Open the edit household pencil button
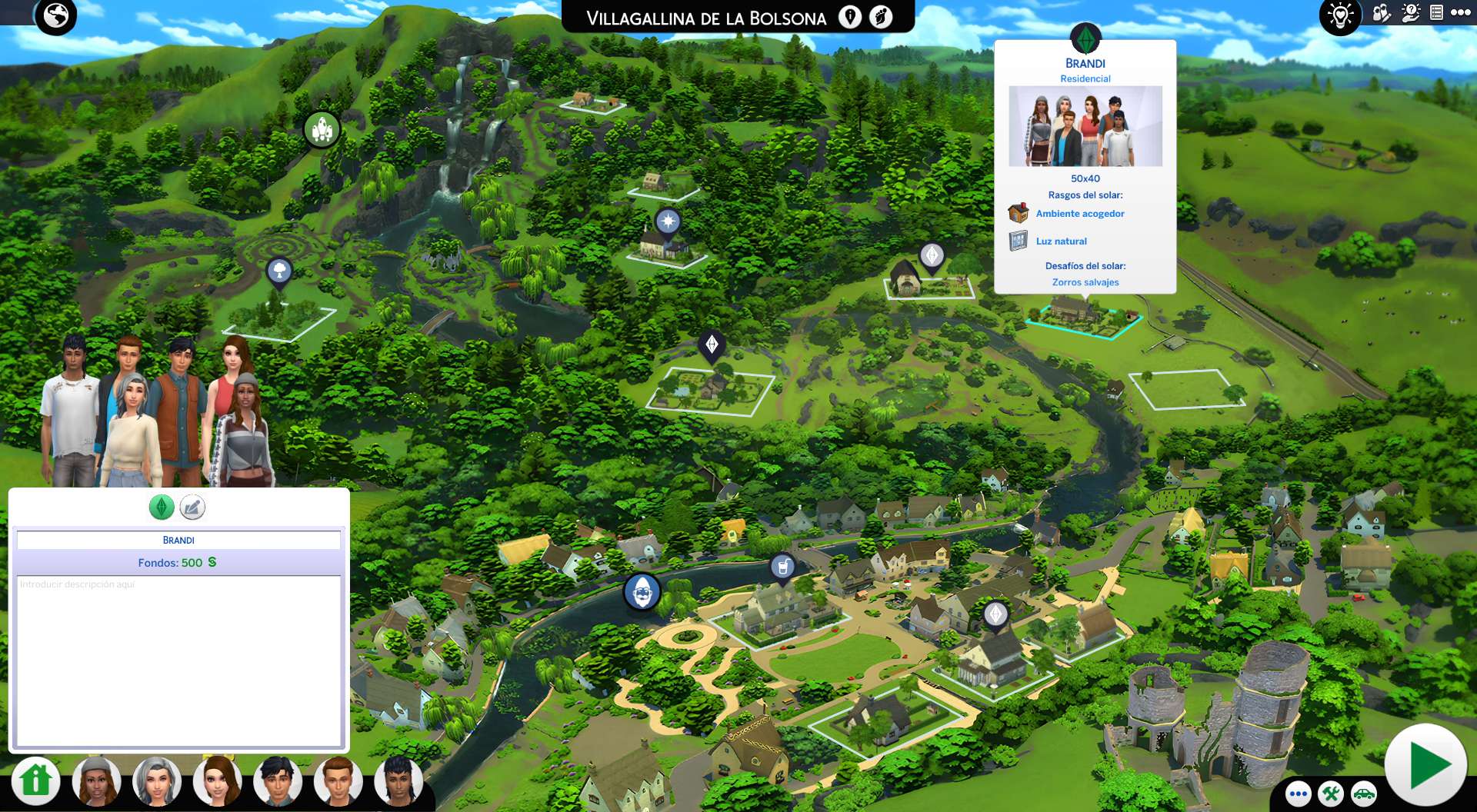 pos(192,507)
